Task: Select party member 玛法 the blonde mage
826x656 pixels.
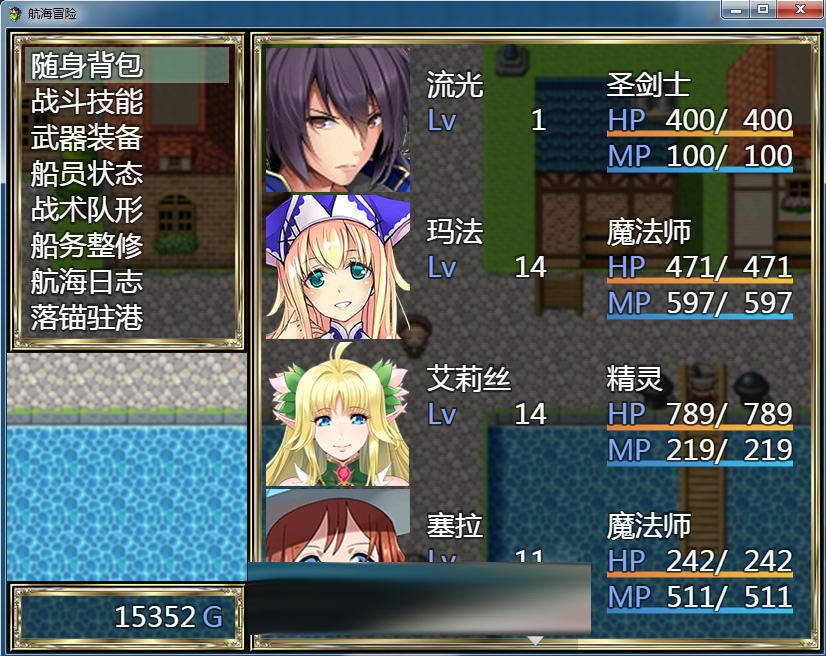Action: coord(530,266)
